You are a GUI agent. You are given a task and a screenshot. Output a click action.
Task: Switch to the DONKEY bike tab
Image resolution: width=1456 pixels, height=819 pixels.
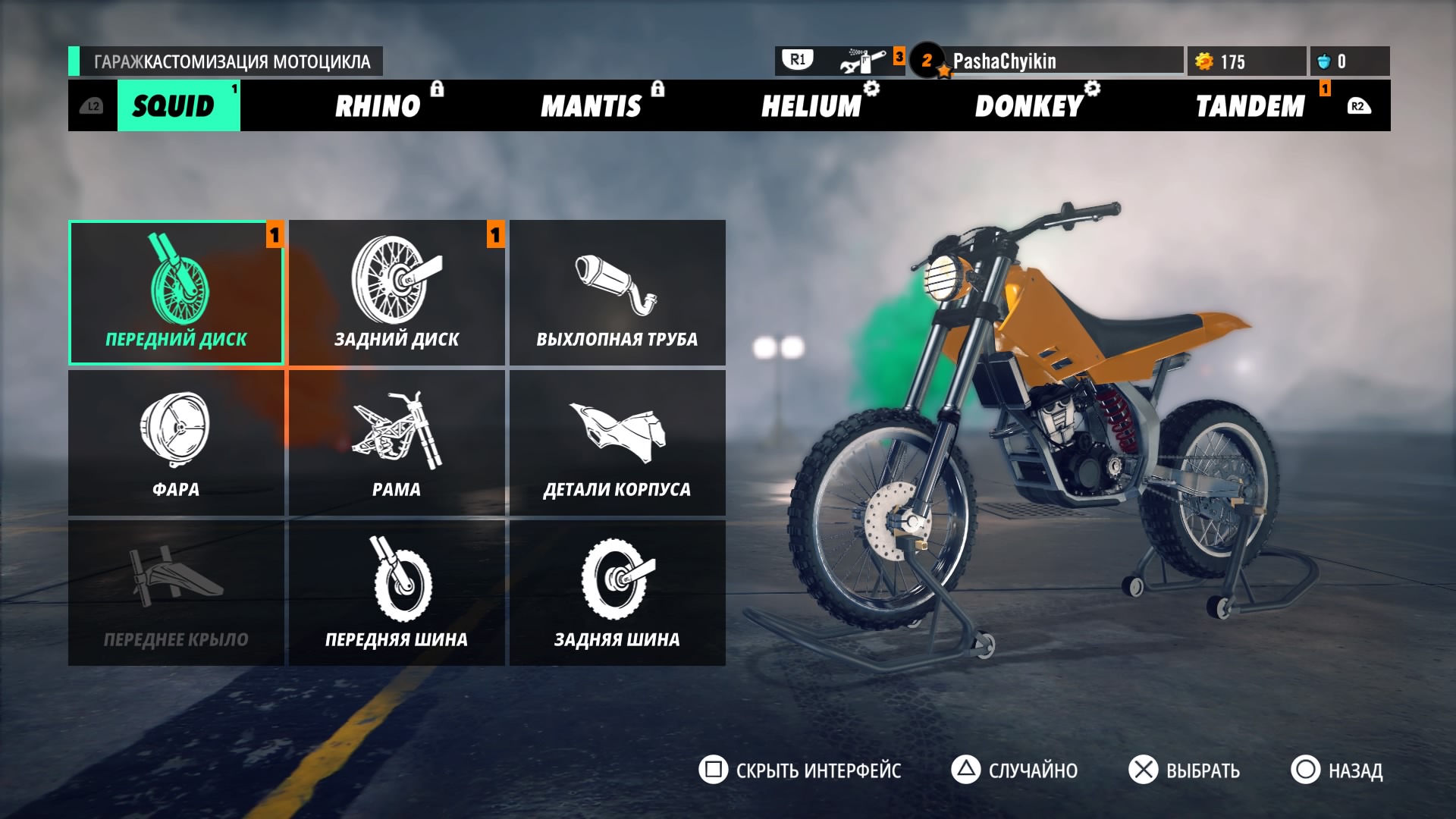click(1029, 106)
